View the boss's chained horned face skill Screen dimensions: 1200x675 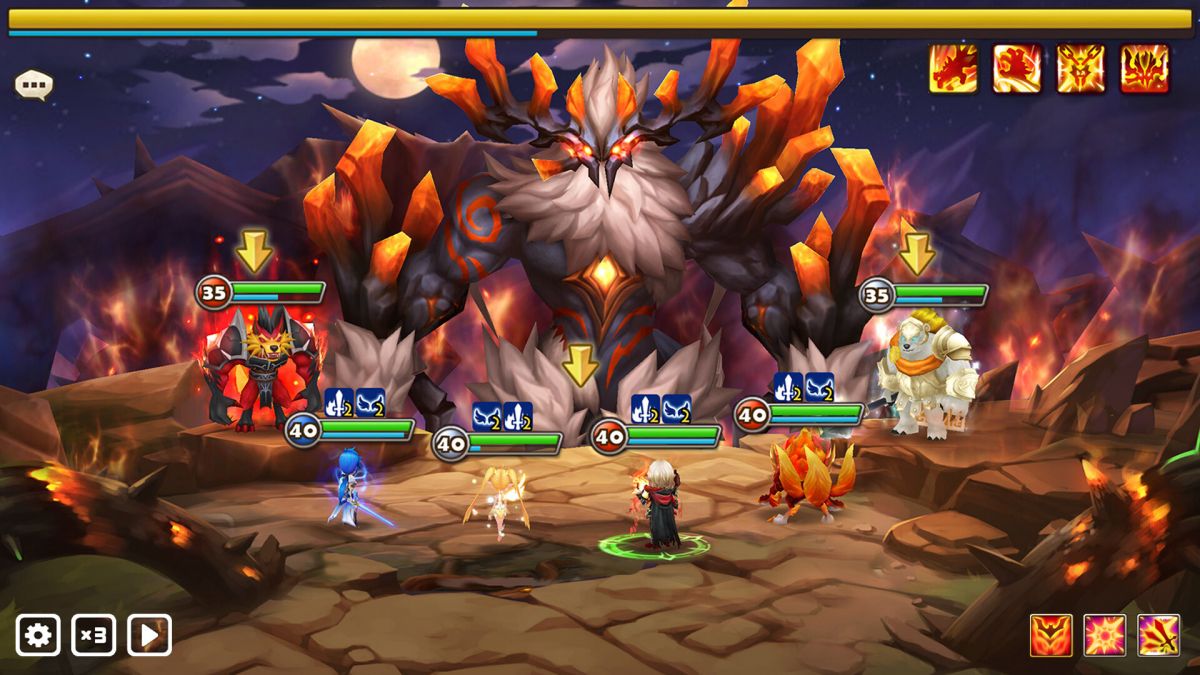[x=1081, y=69]
